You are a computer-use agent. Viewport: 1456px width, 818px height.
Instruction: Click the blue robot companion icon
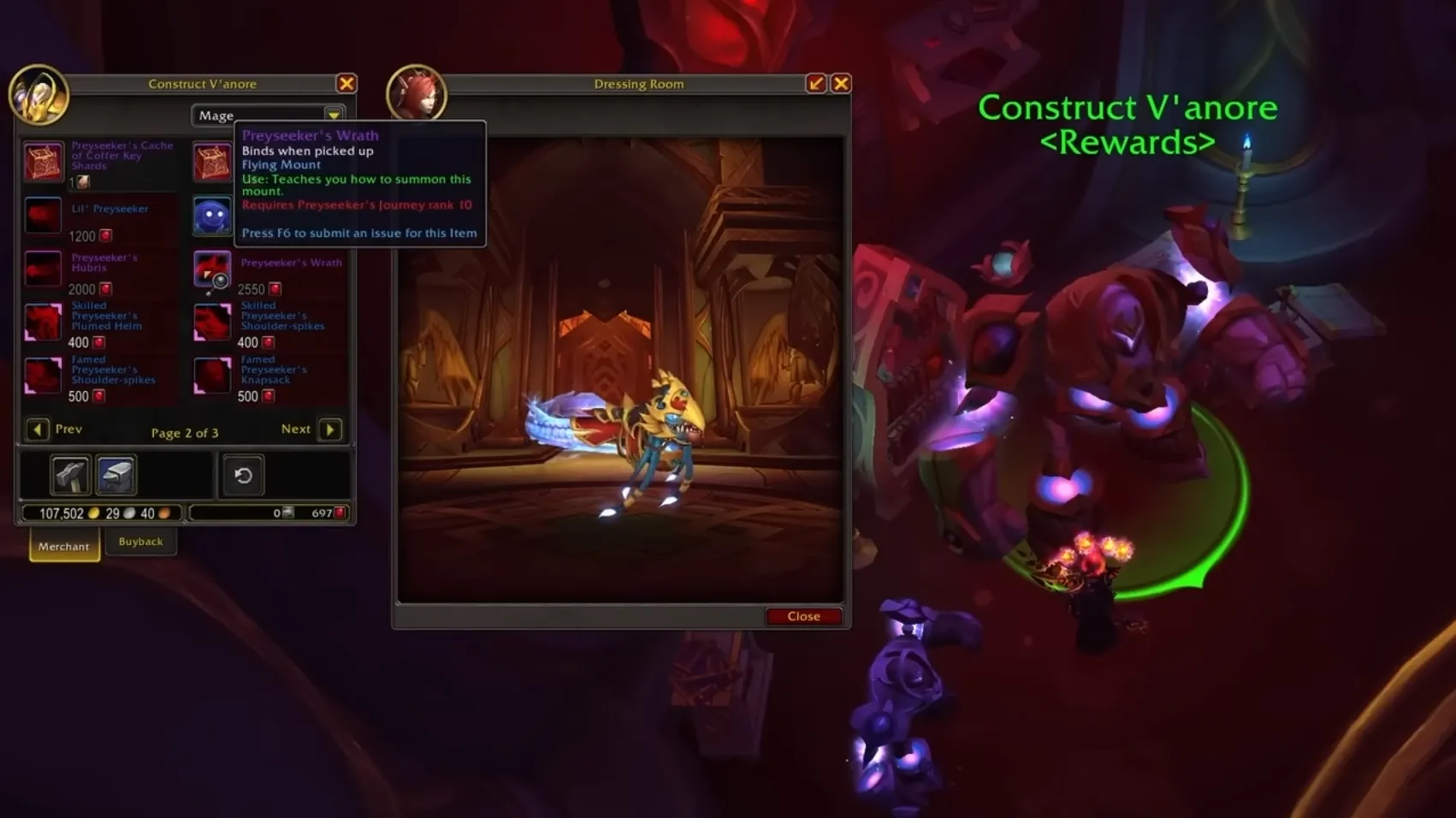tap(211, 215)
